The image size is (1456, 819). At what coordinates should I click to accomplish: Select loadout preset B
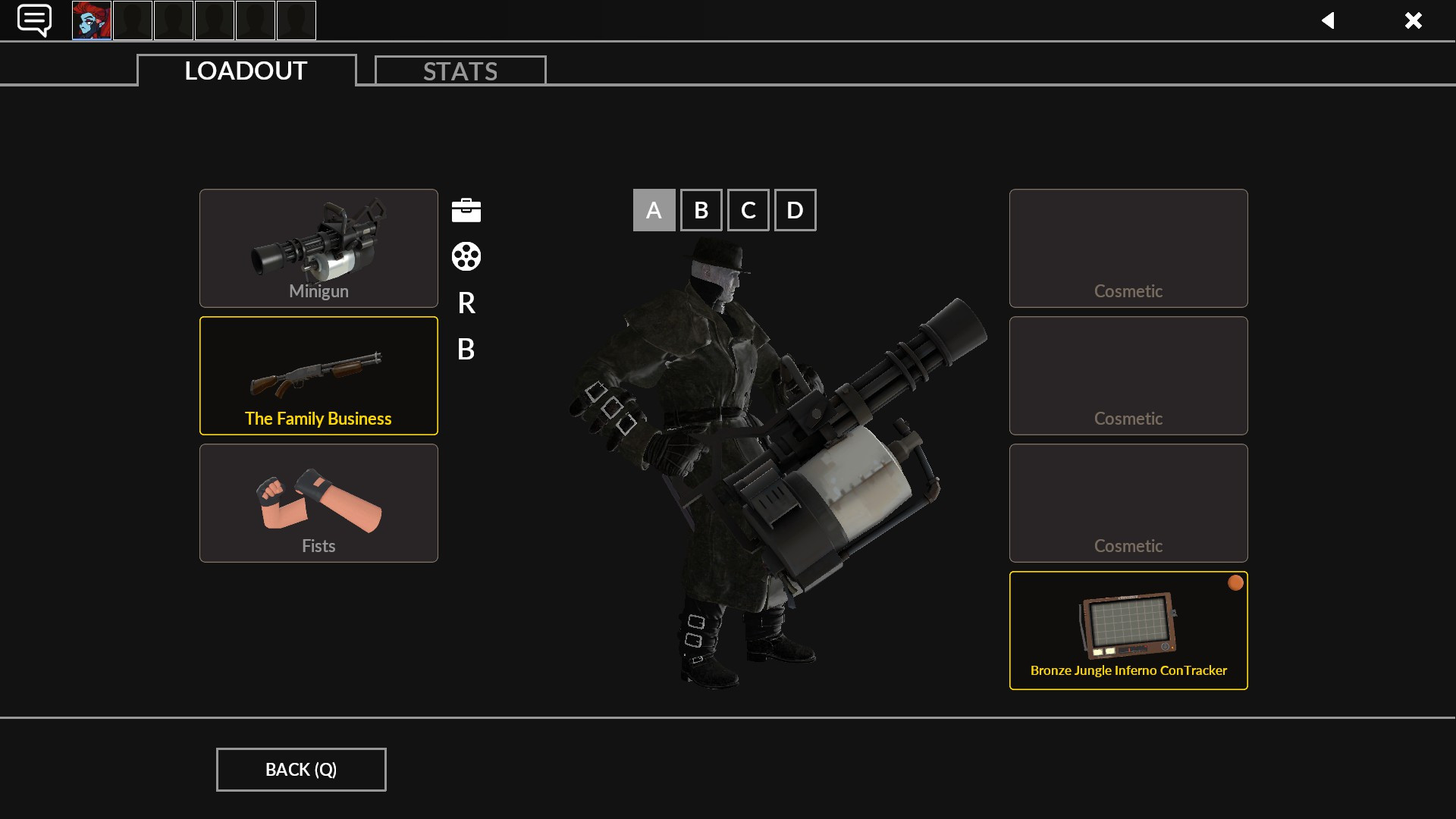(x=701, y=210)
